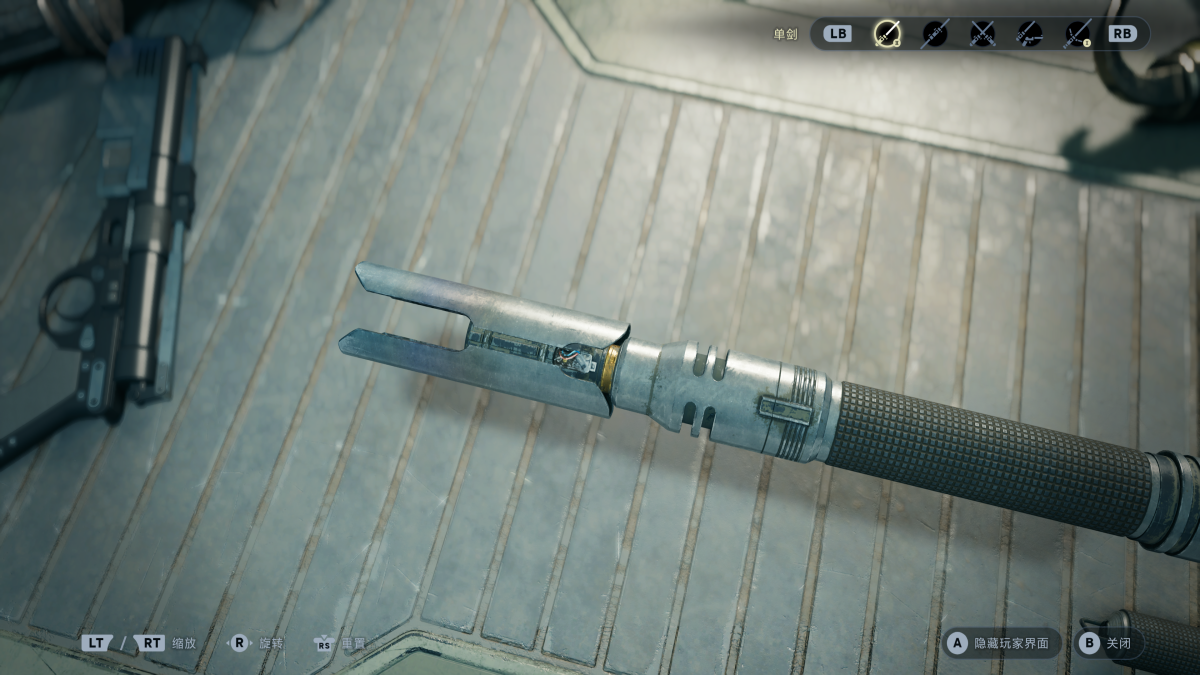The height and width of the screenshot is (675, 1200).
Task: Switch to the double-bladed lightsaber stance
Action: pyautogui.click(x=934, y=34)
